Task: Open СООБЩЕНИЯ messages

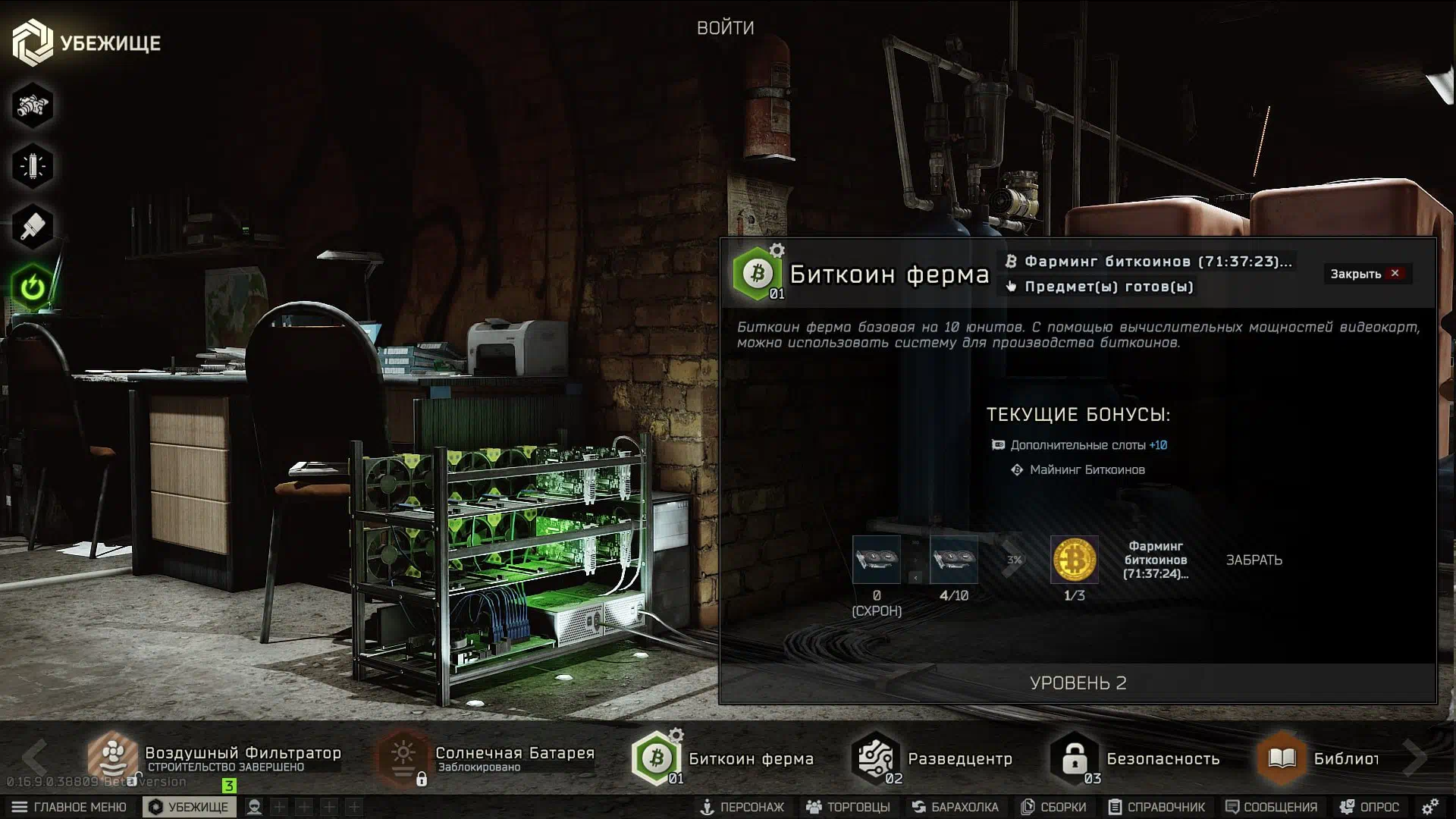Action: [x=1271, y=807]
